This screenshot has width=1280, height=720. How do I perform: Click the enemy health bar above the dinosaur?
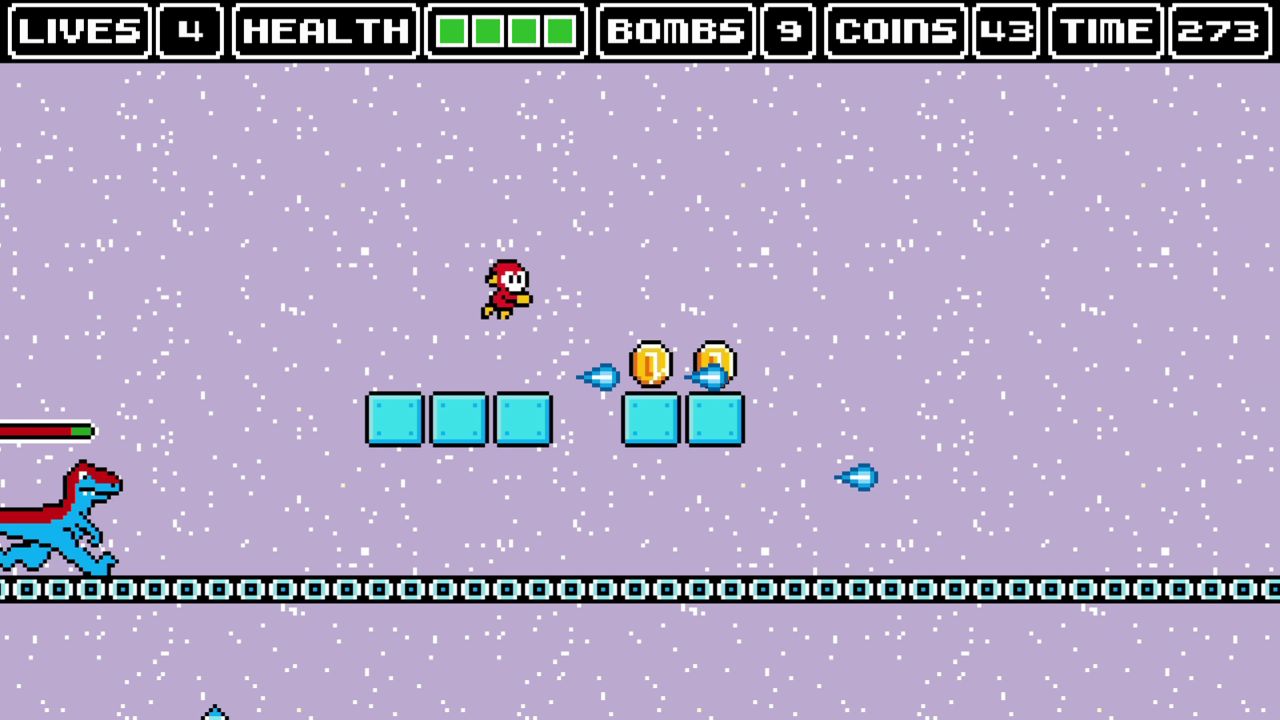[x=45, y=431]
